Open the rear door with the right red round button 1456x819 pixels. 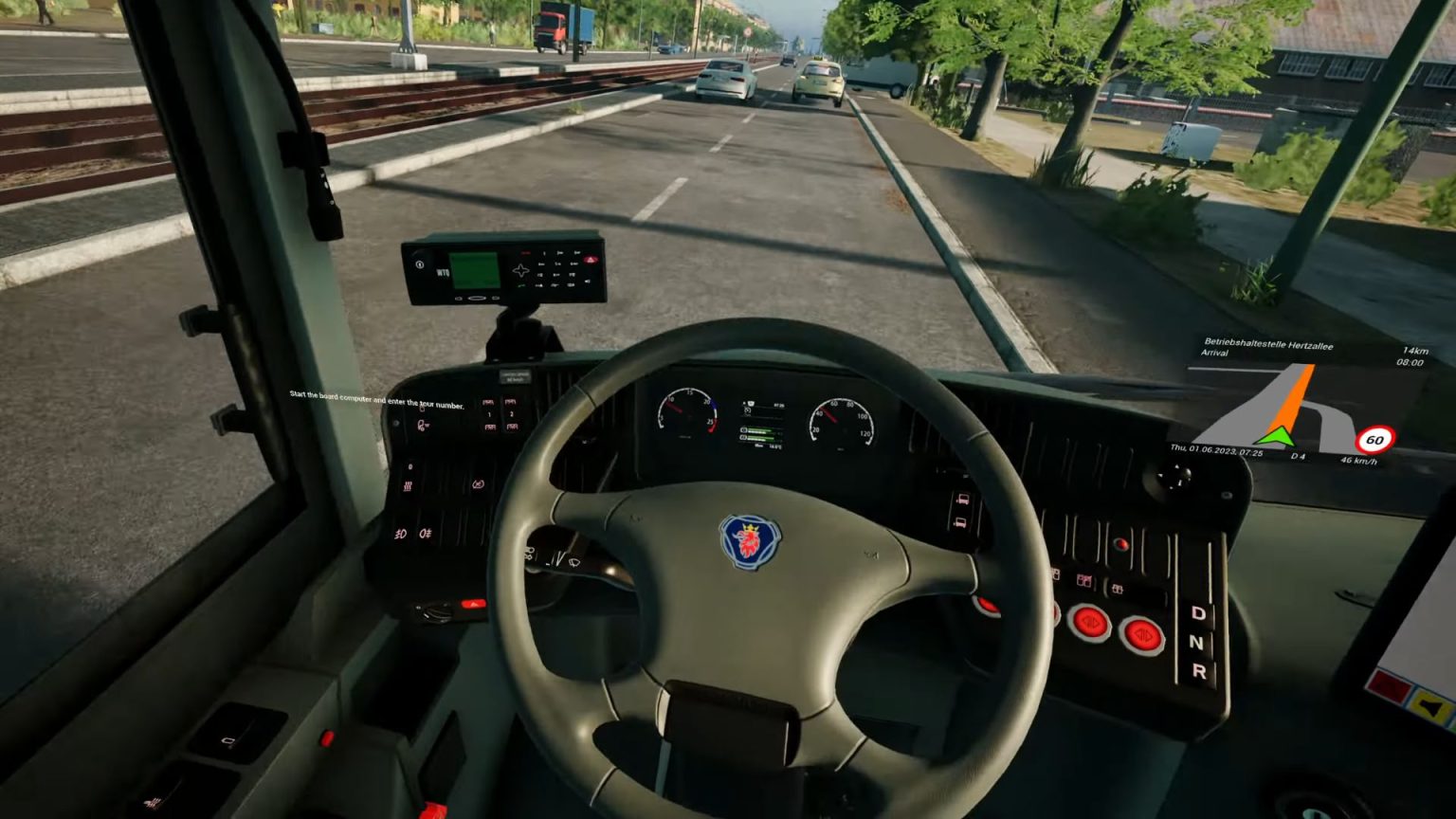[x=1142, y=635]
